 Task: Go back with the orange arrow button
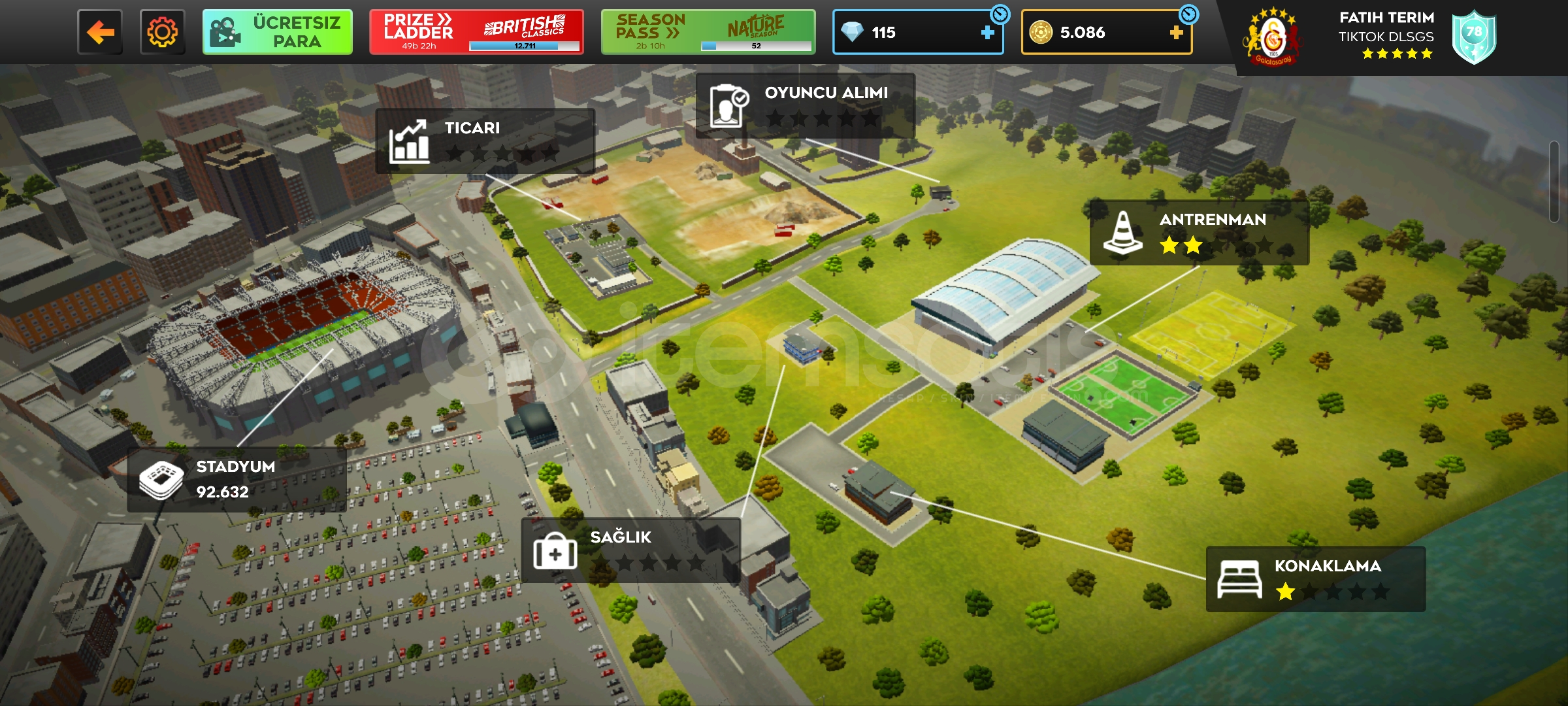[100, 32]
